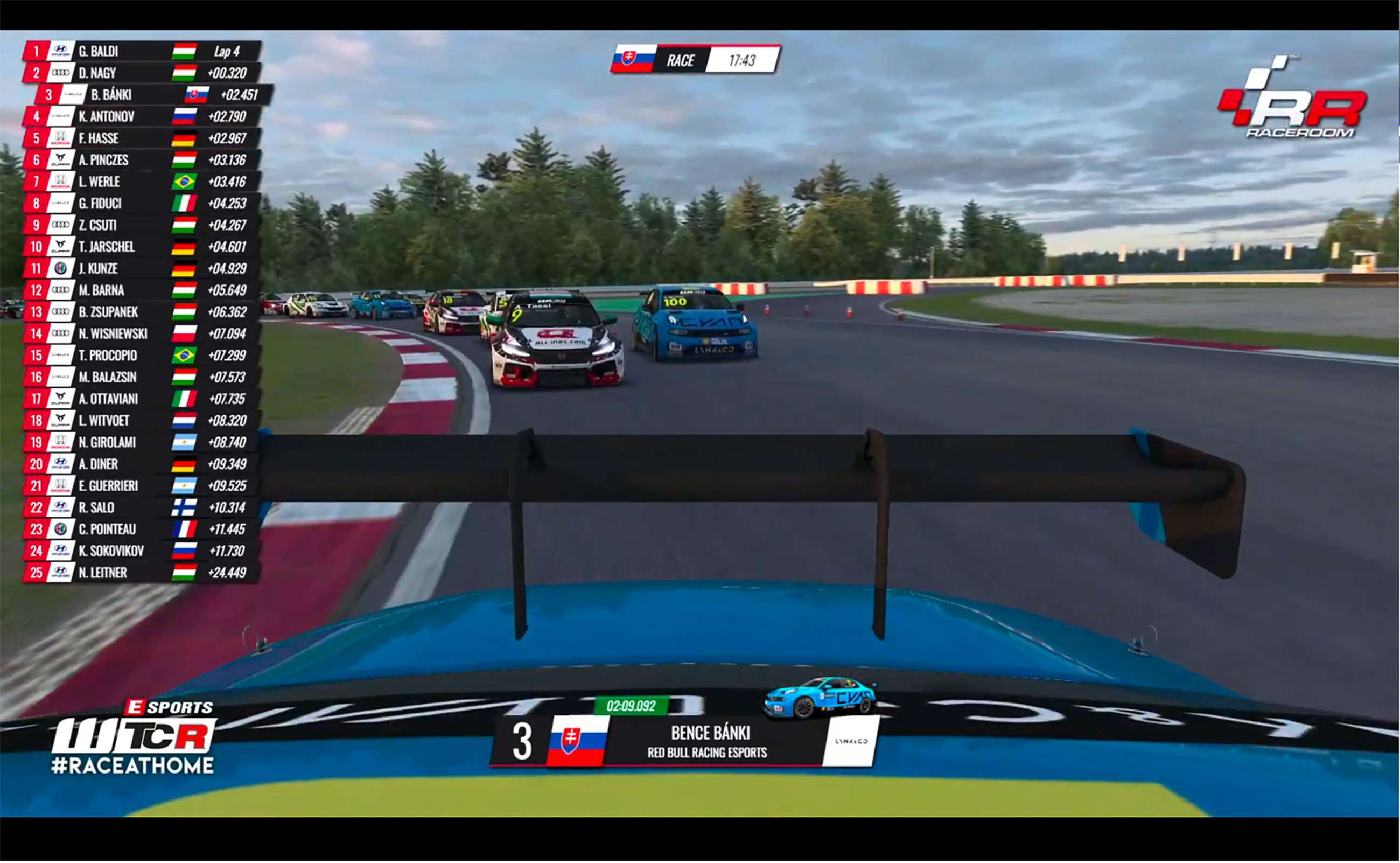Viewport: 1400px width, 863px height.
Task: Pick N. Wisniewski from the driver list
Action: coord(141,333)
